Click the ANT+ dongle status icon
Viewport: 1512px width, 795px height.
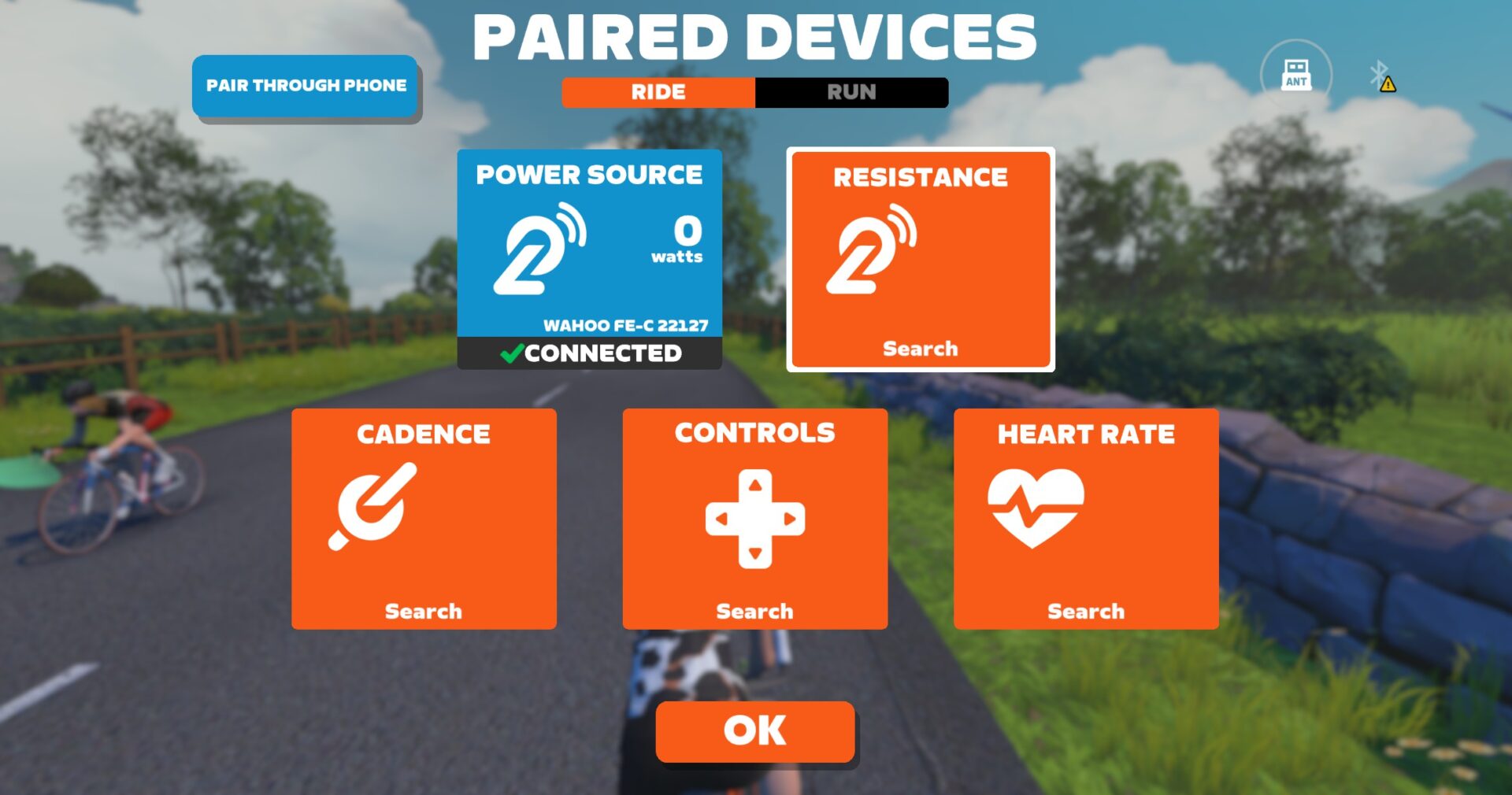[1295, 75]
